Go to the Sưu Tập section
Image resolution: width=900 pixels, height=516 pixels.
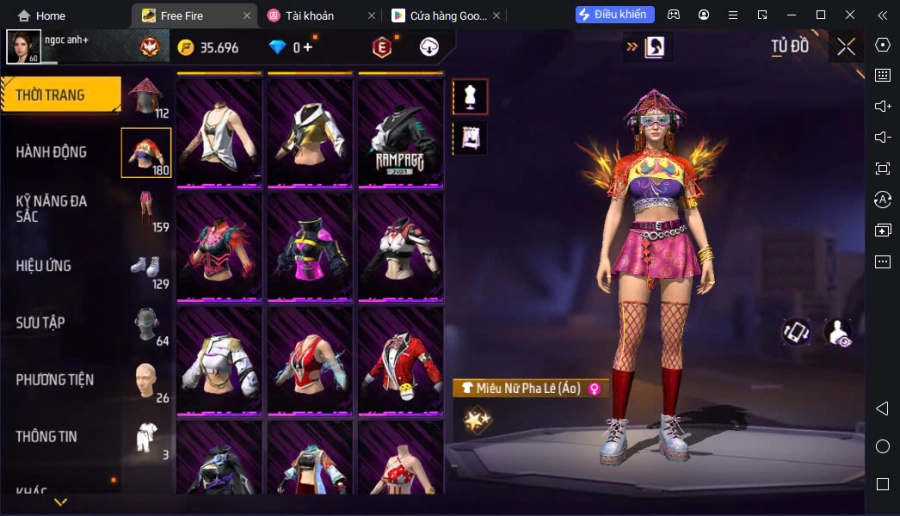(41, 323)
